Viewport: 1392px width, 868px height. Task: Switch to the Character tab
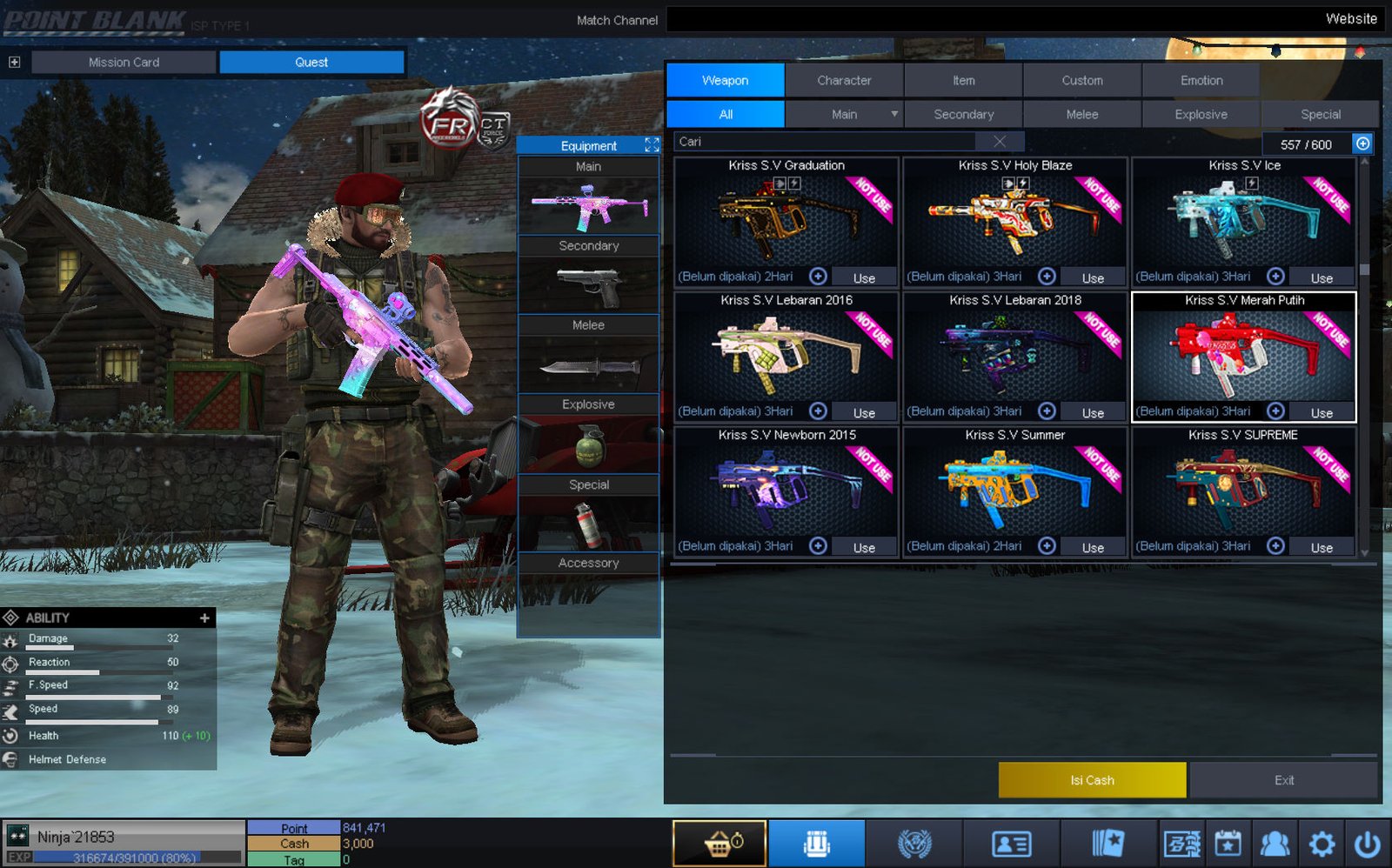[844, 80]
